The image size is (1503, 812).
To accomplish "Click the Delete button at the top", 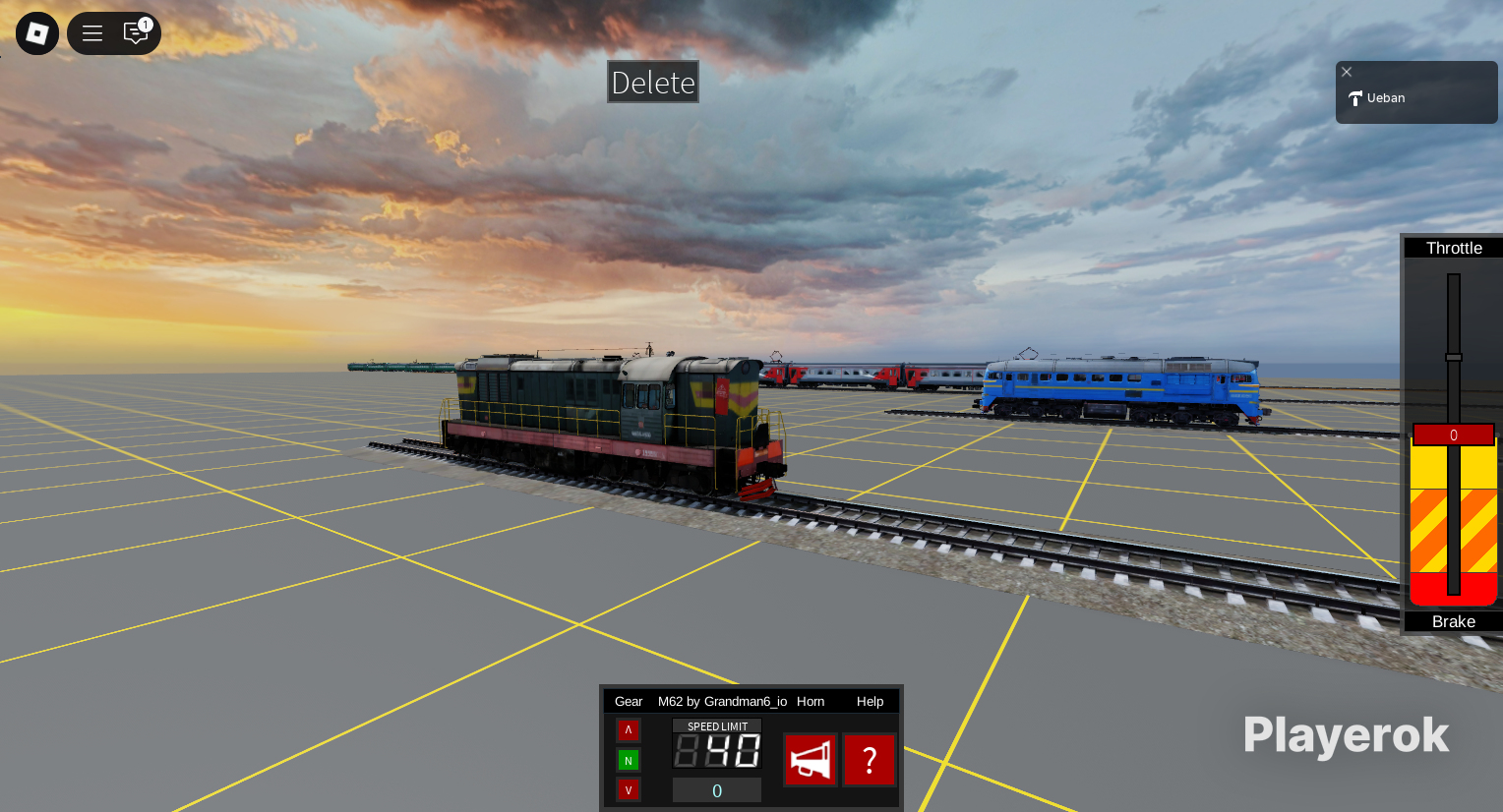I will pos(652,82).
